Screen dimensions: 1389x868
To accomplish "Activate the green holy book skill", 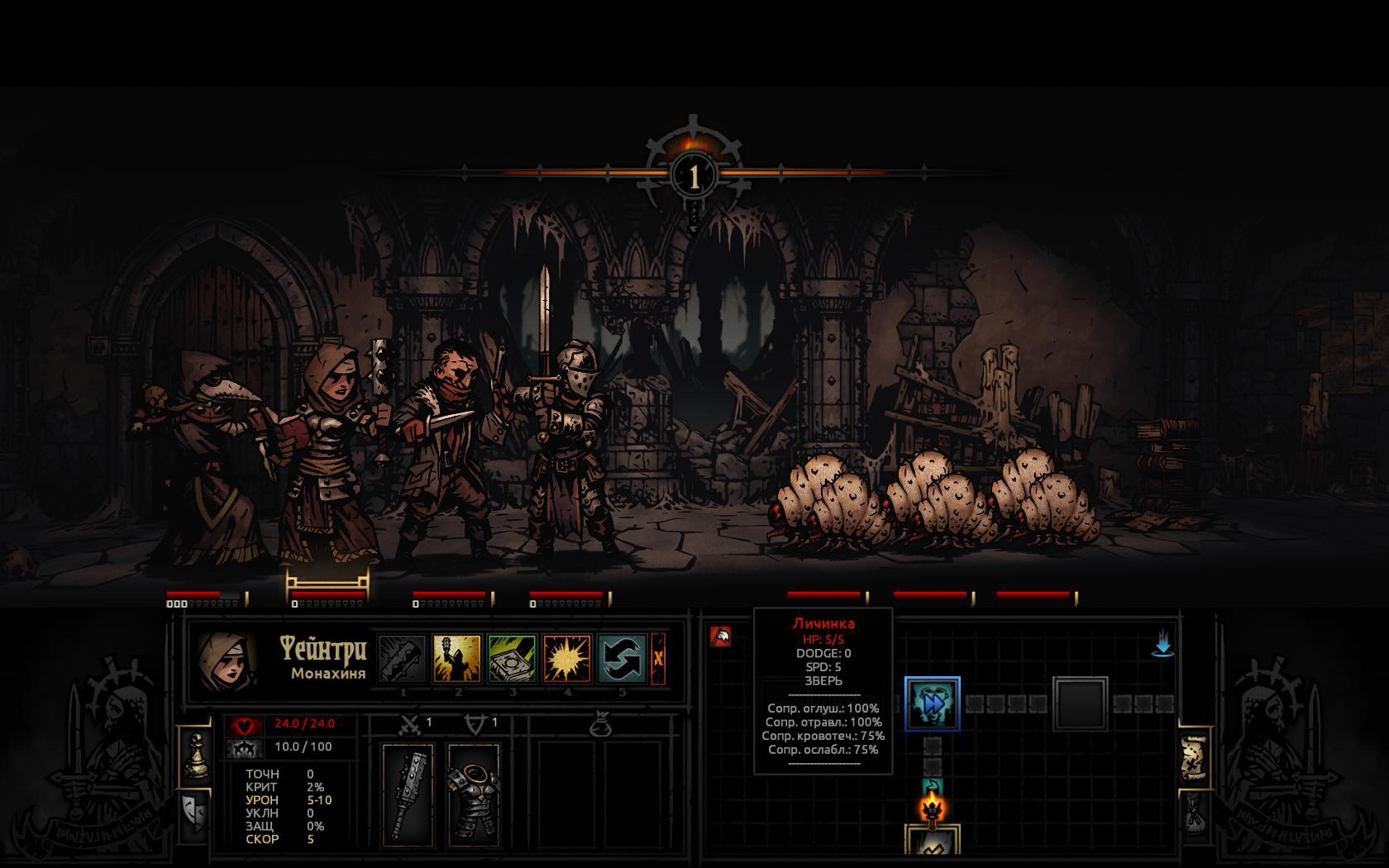I will (x=512, y=659).
